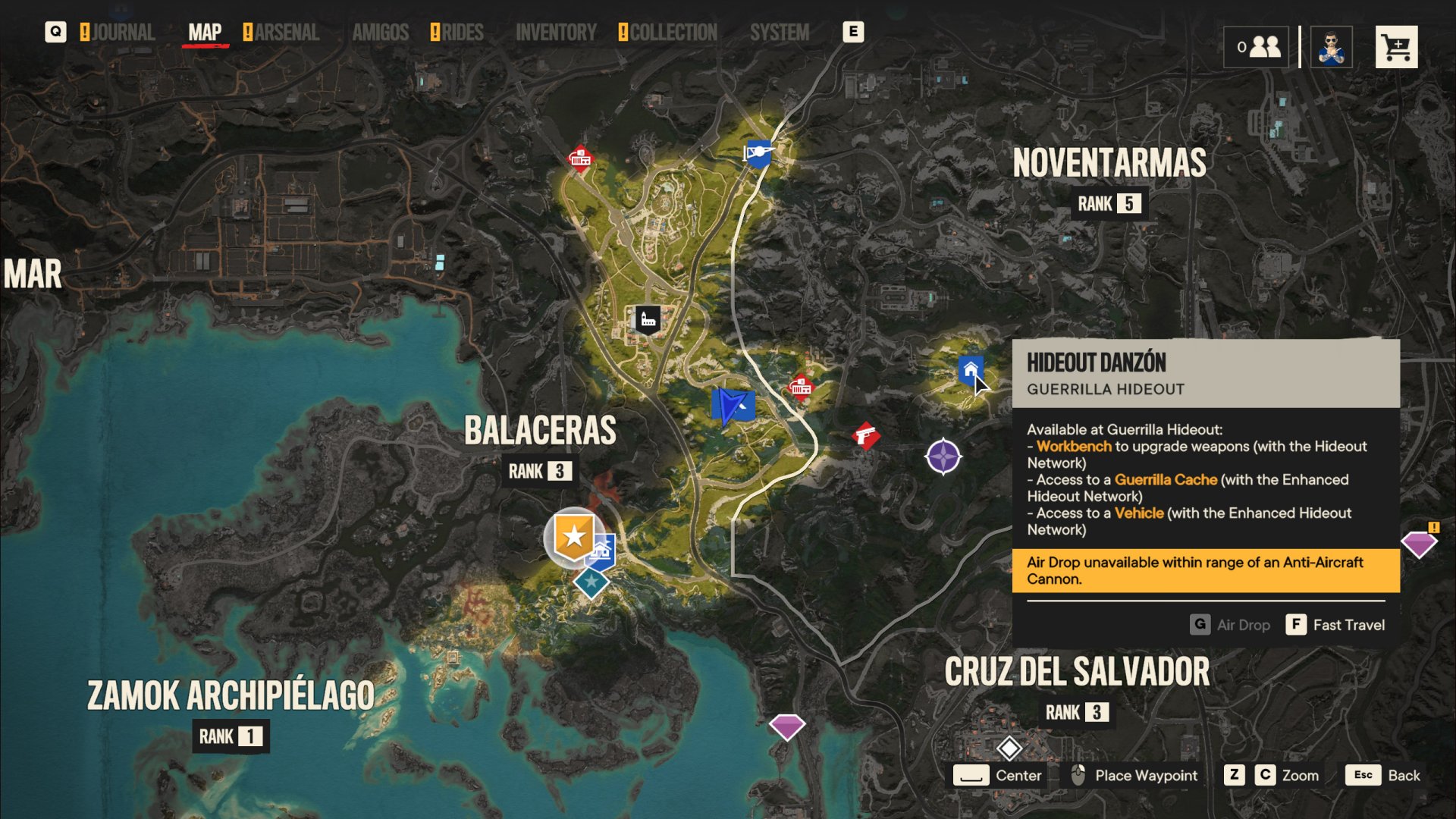This screenshot has height=819, width=1456.
Task: Click the red pistol map marker
Action: coord(865,436)
